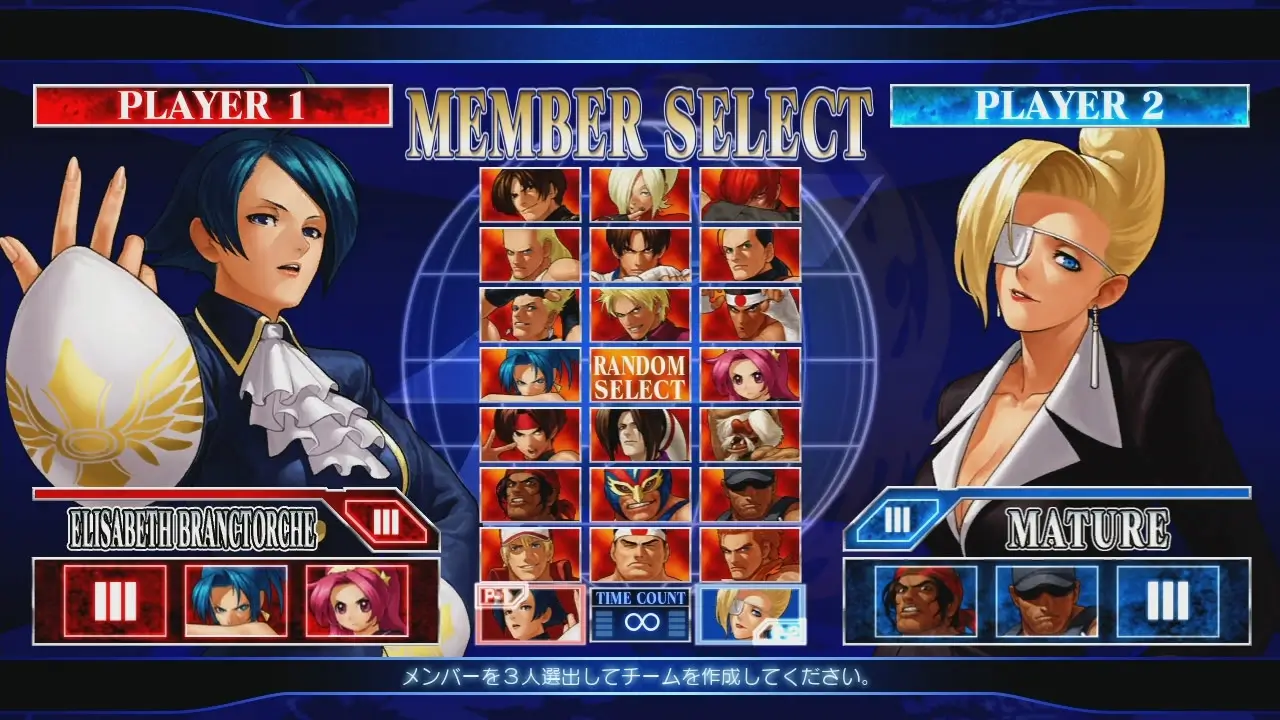This screenshot has height=720, width=1280.
Task: Click the RANDOM SELECT tile
Action: tap(639, 375)
